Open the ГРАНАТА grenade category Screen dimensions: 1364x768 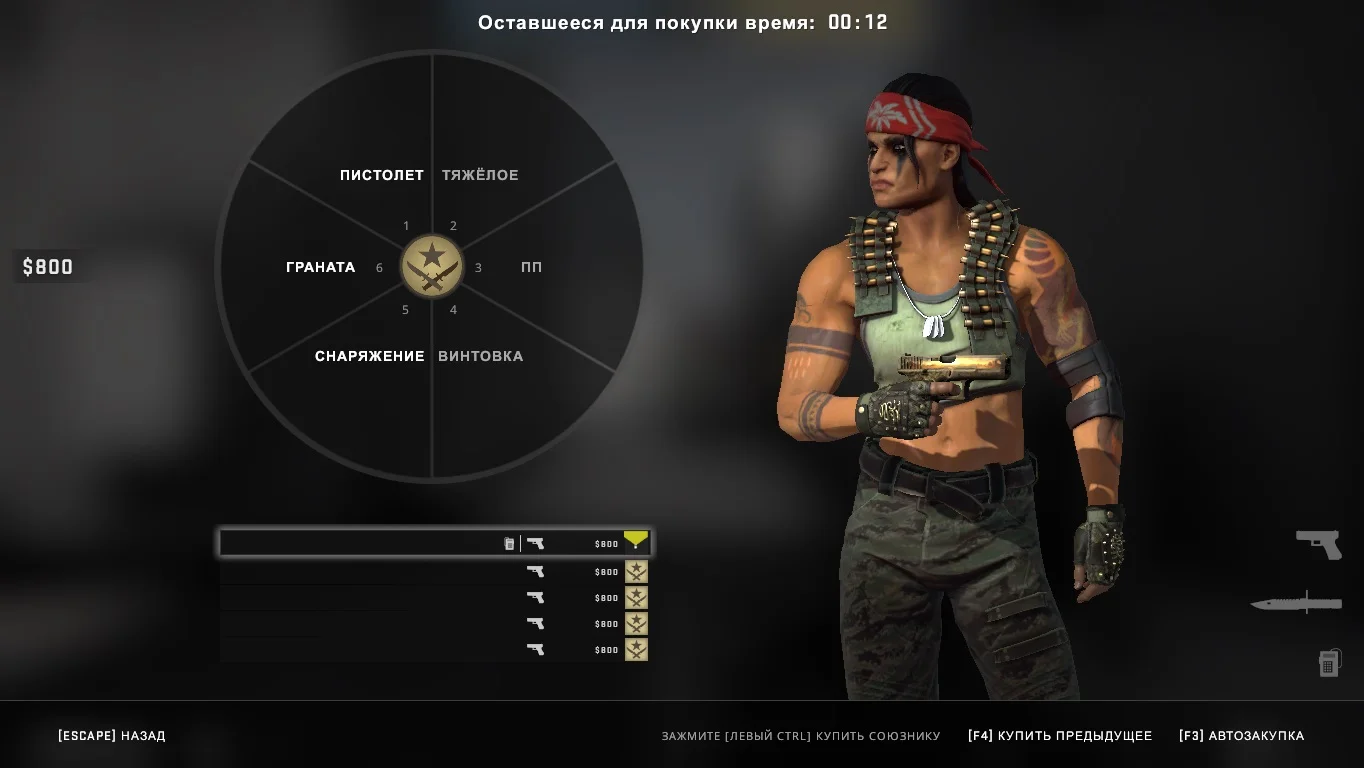tap(320, 267)
